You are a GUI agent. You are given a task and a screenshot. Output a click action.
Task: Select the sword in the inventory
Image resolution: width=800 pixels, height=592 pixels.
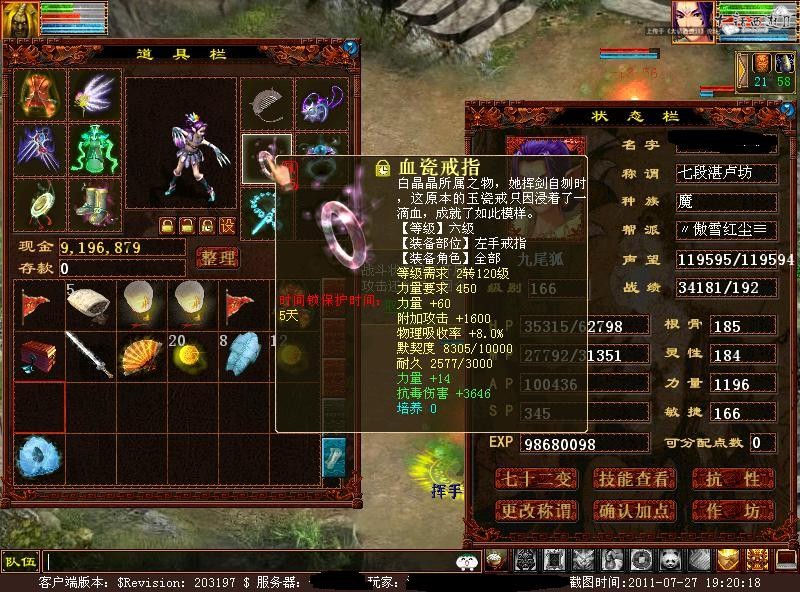pyautogui.click(x=89, y=355)
